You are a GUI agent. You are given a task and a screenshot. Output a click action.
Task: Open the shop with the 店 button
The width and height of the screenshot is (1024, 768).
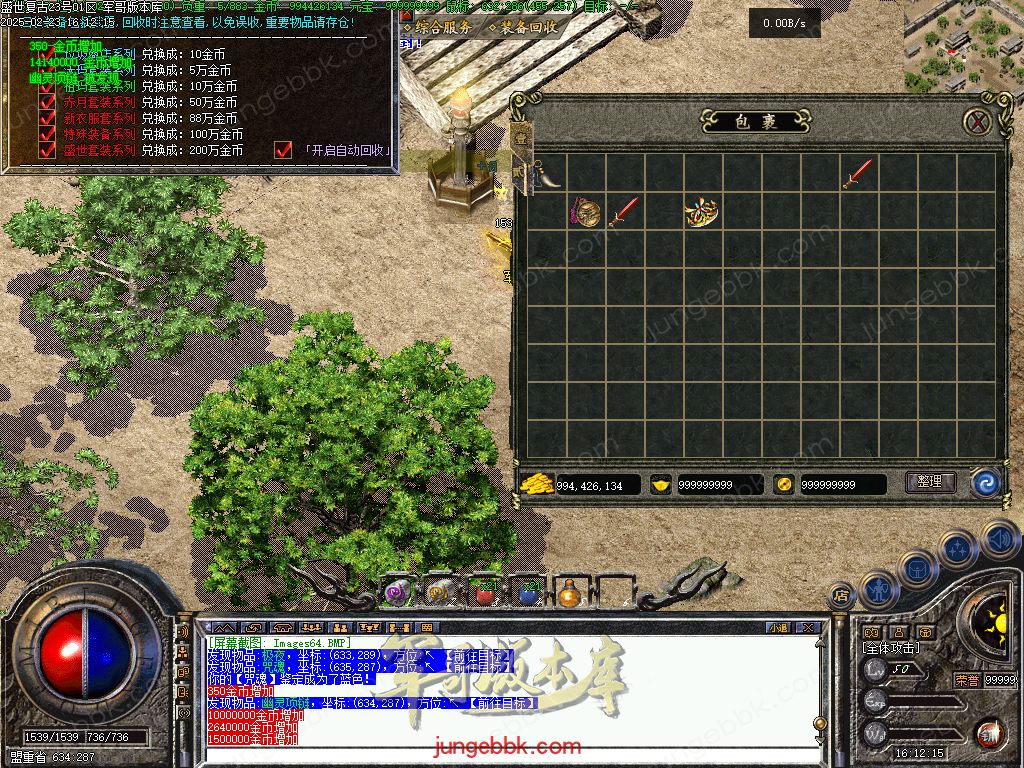click(841, 594)
